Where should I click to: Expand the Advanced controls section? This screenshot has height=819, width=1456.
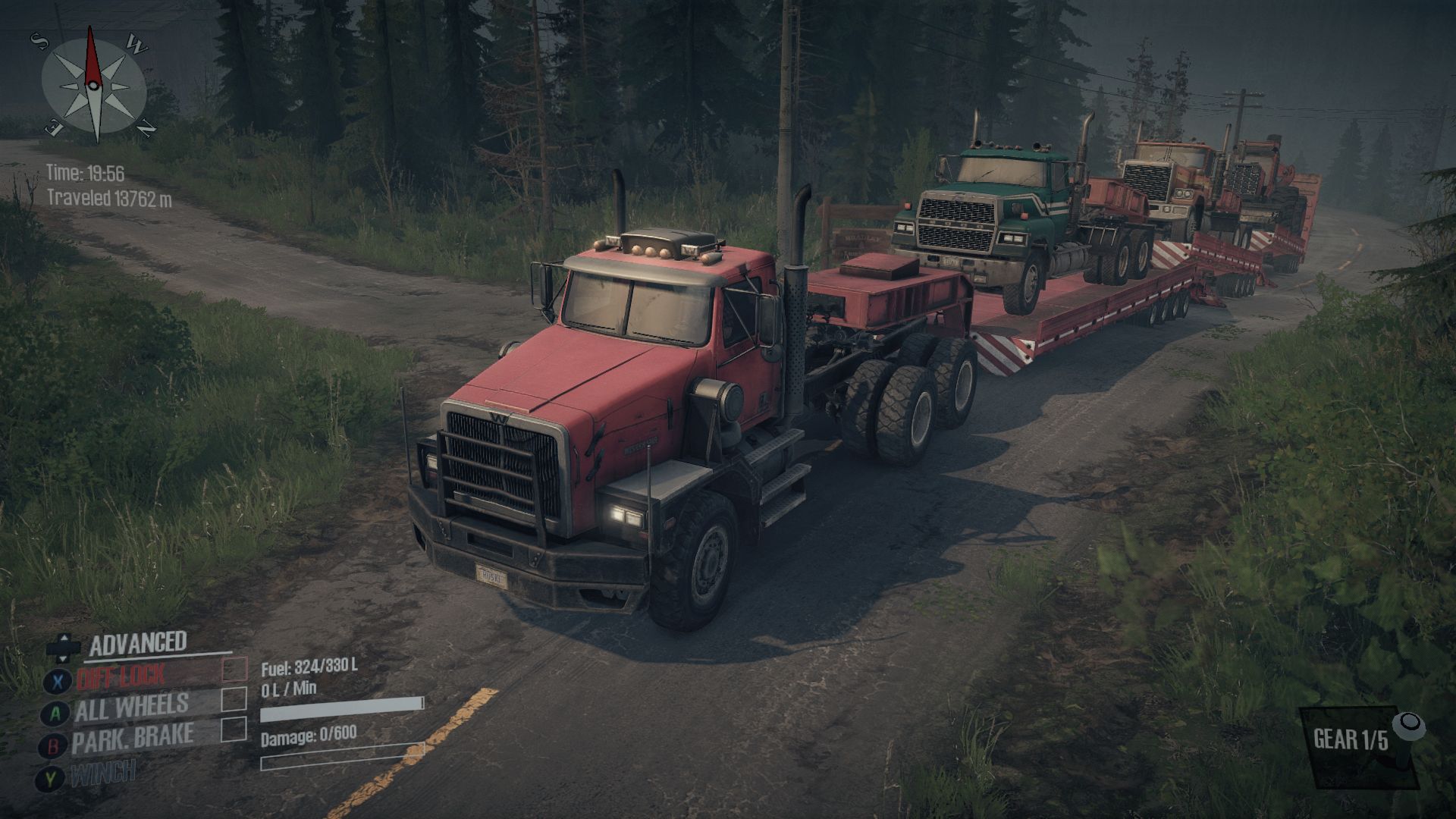pyautogui.click(x=139, y=642)
